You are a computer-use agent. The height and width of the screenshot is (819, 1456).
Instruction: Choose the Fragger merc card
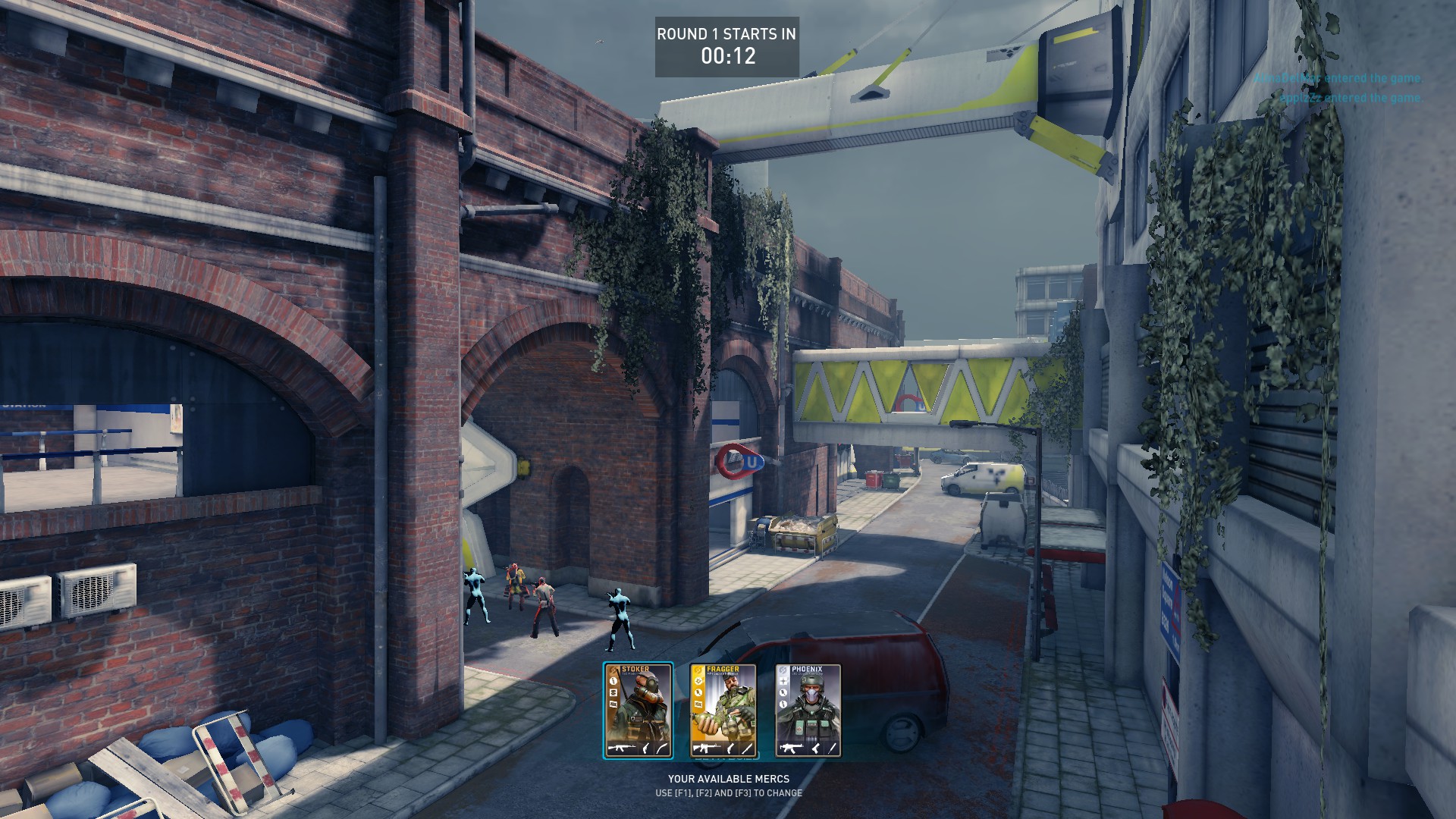(x=723, y=711)
